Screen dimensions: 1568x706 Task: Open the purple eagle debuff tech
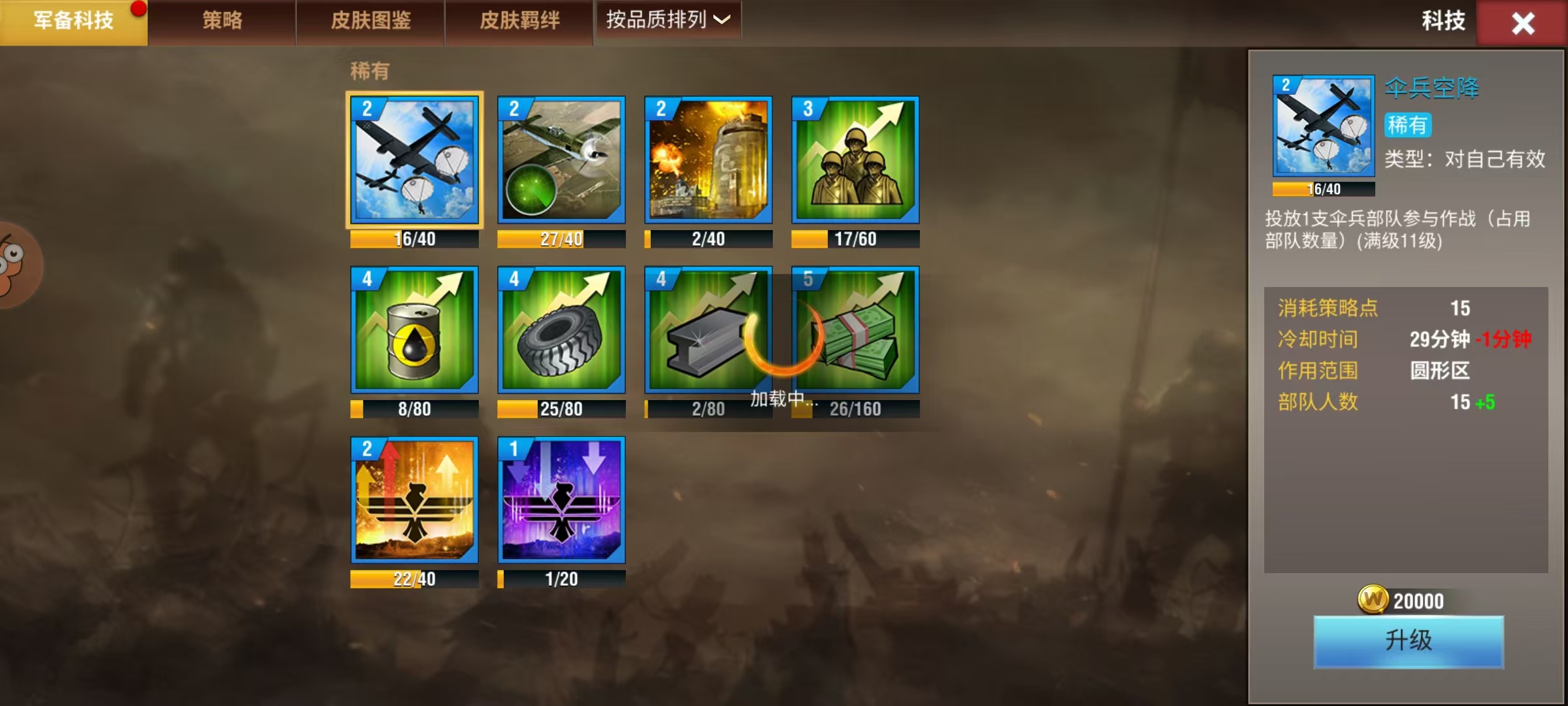pyautogui.click(x=561, y=501)
